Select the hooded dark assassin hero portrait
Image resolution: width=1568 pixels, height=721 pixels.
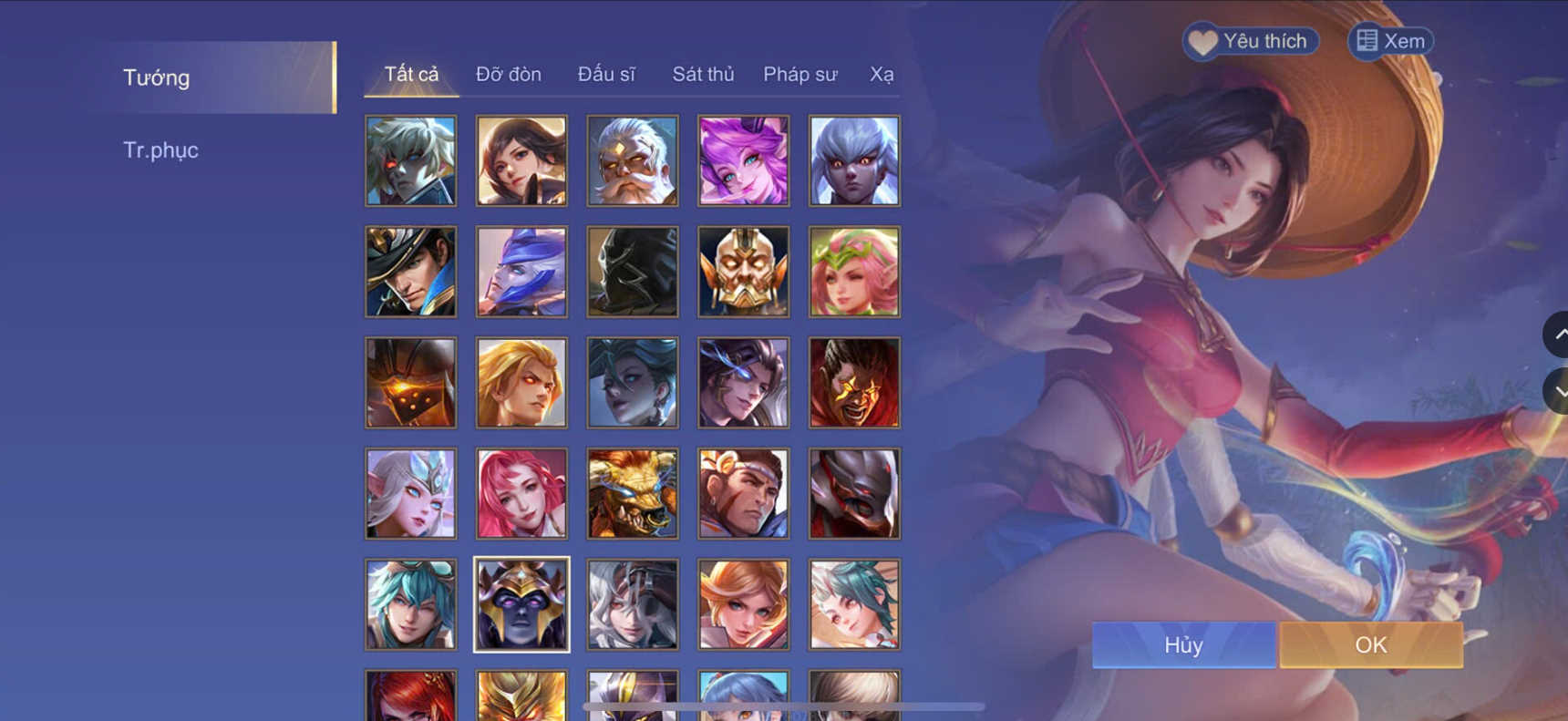[x=632, y=271]
